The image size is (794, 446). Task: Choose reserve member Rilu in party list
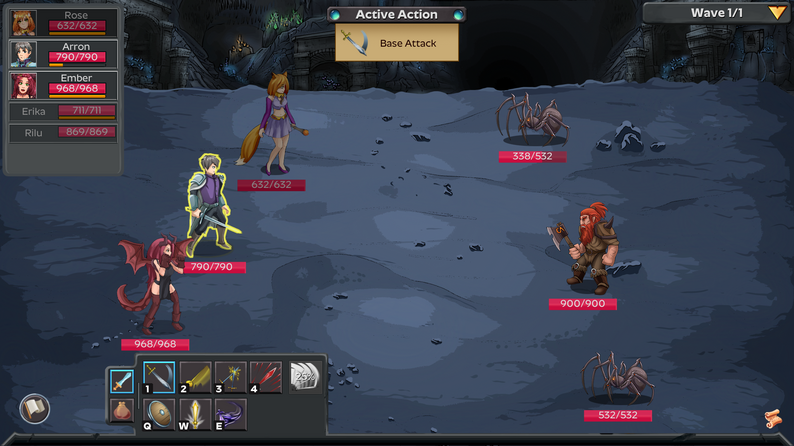pyautogui.click(x=63, y=132)
